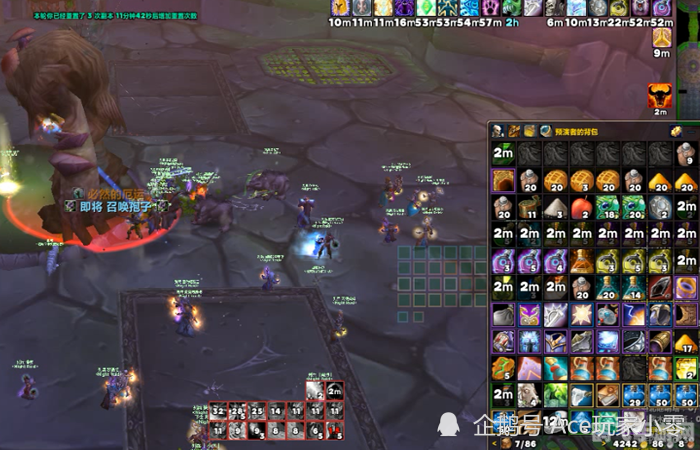Select the purple owl mask item
Viewport: 700px width, 450px height.
coord(529,315)
